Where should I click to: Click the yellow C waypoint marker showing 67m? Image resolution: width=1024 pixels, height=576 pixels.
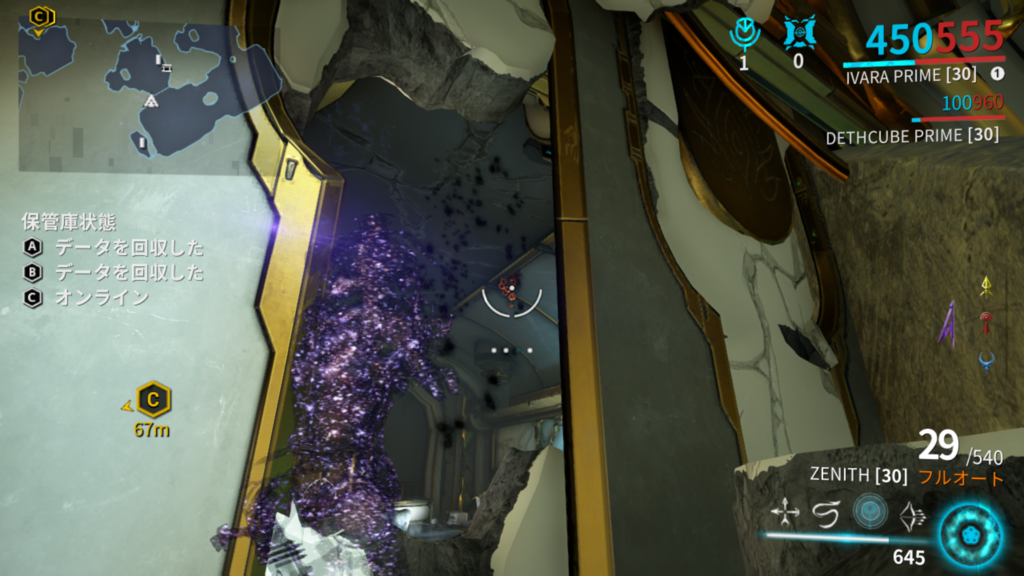point(152,400)
